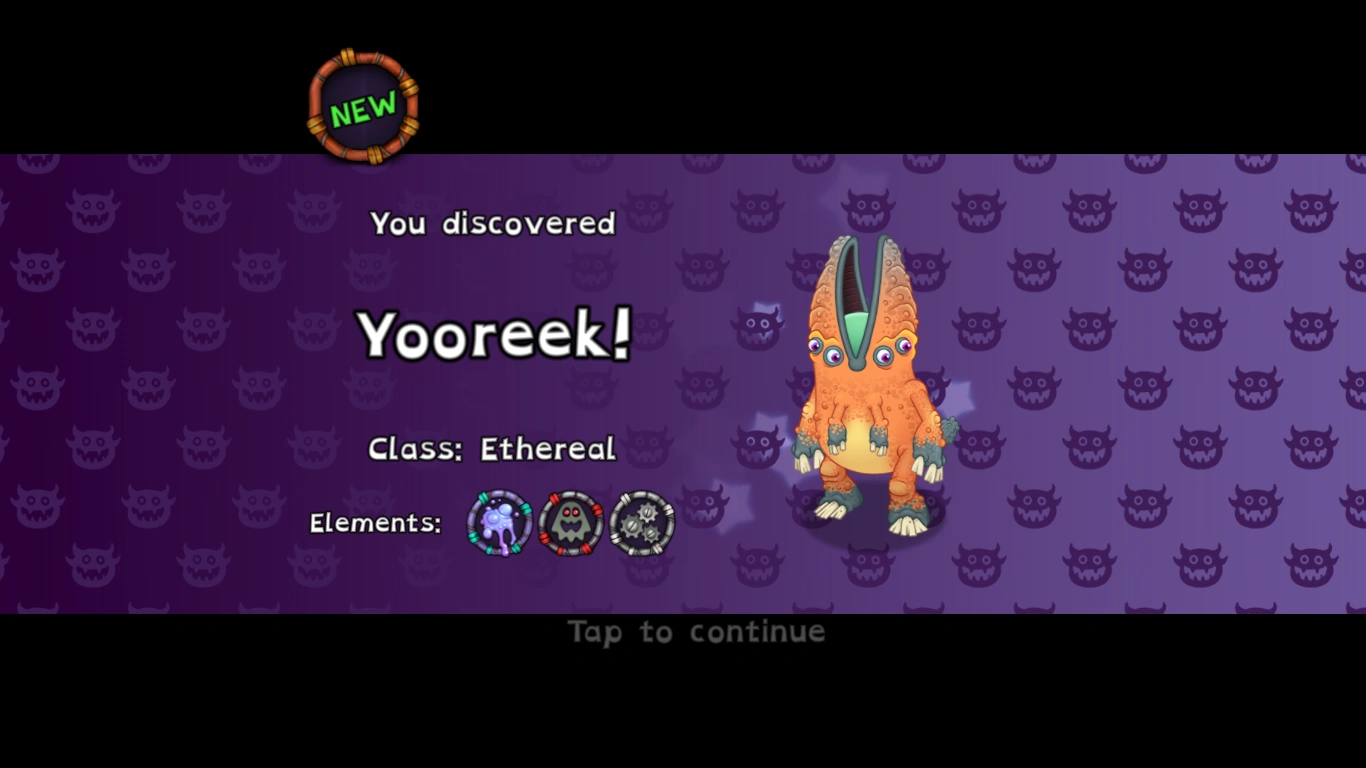Click the rightmost silver gear emblem
1366x768 pixels.
[x=642, y=521]
